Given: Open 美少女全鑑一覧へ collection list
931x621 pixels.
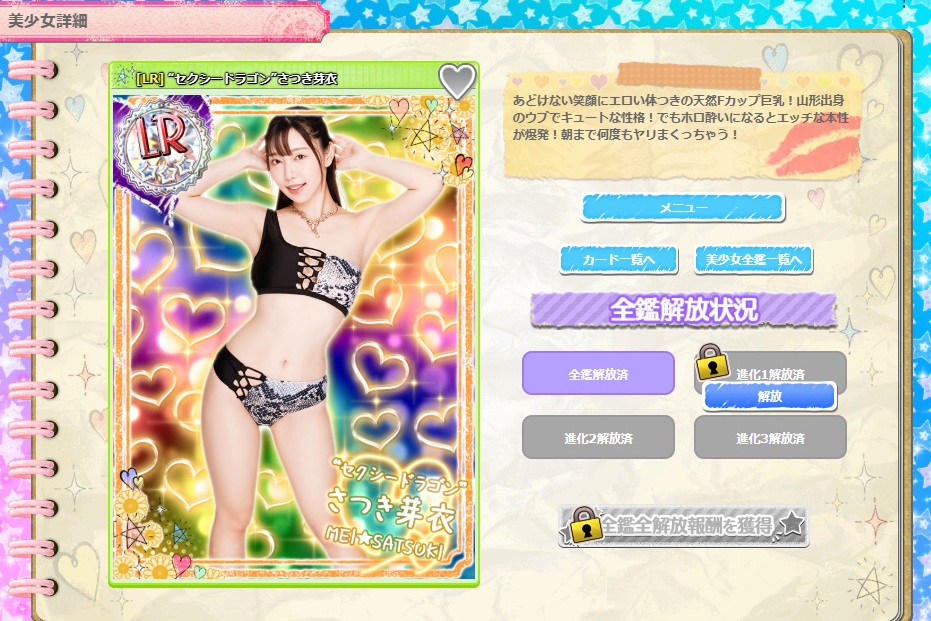Looking at the screenshot, I should (753, 260).
